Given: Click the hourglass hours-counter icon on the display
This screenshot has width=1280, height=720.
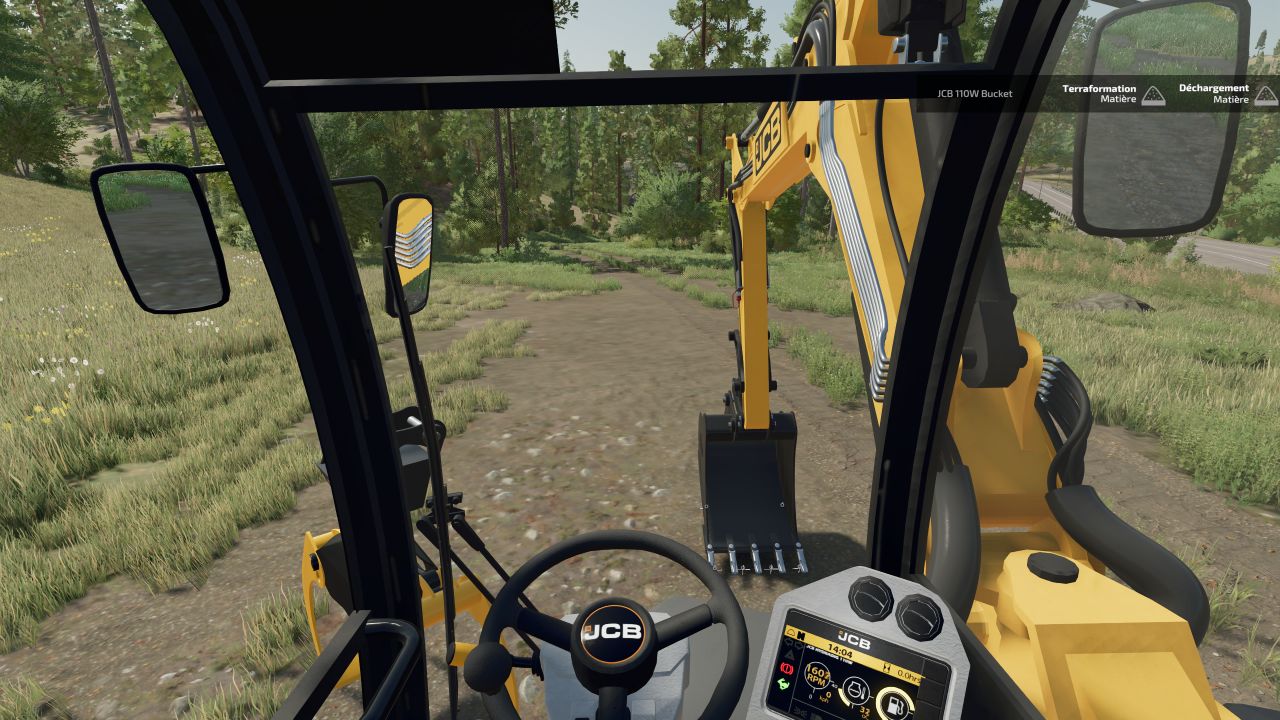Looking at the screenshot, I should tap(887, 668).
